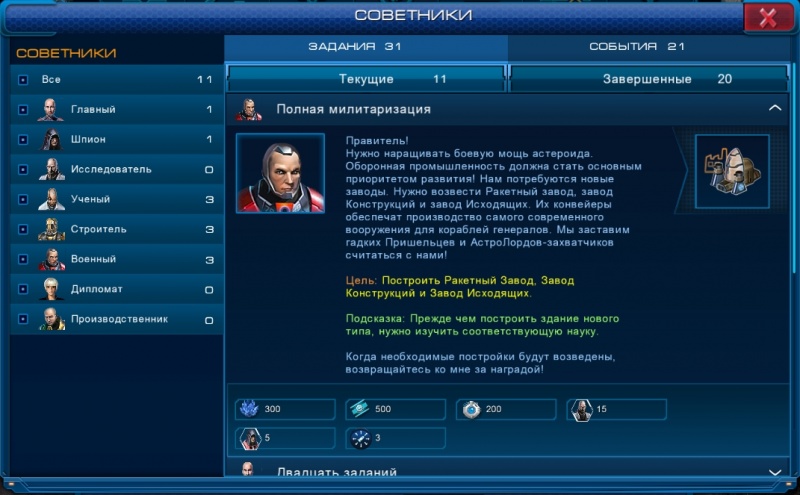
Task: Pick the Исследователь advisor
Action: [116, 169]
